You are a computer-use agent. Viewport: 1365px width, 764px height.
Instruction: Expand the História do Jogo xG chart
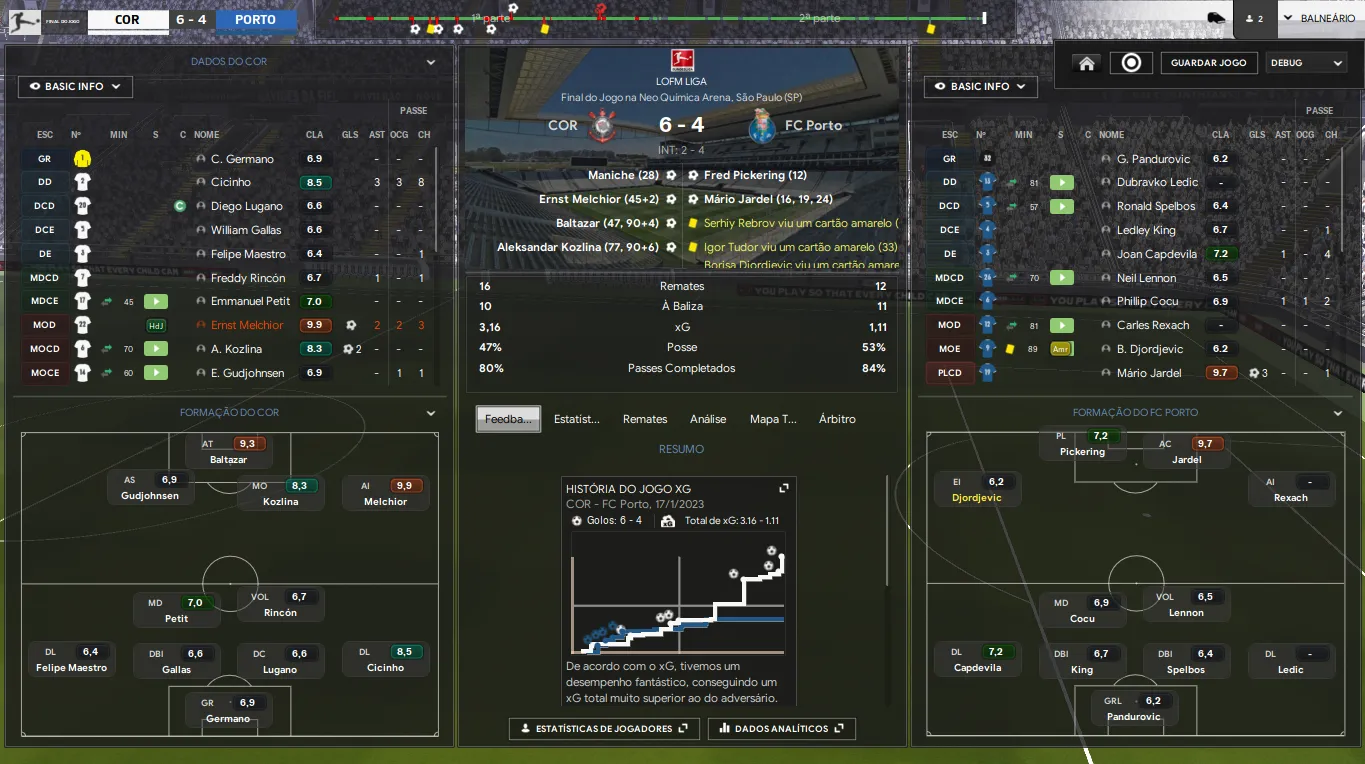pos(784,488)
